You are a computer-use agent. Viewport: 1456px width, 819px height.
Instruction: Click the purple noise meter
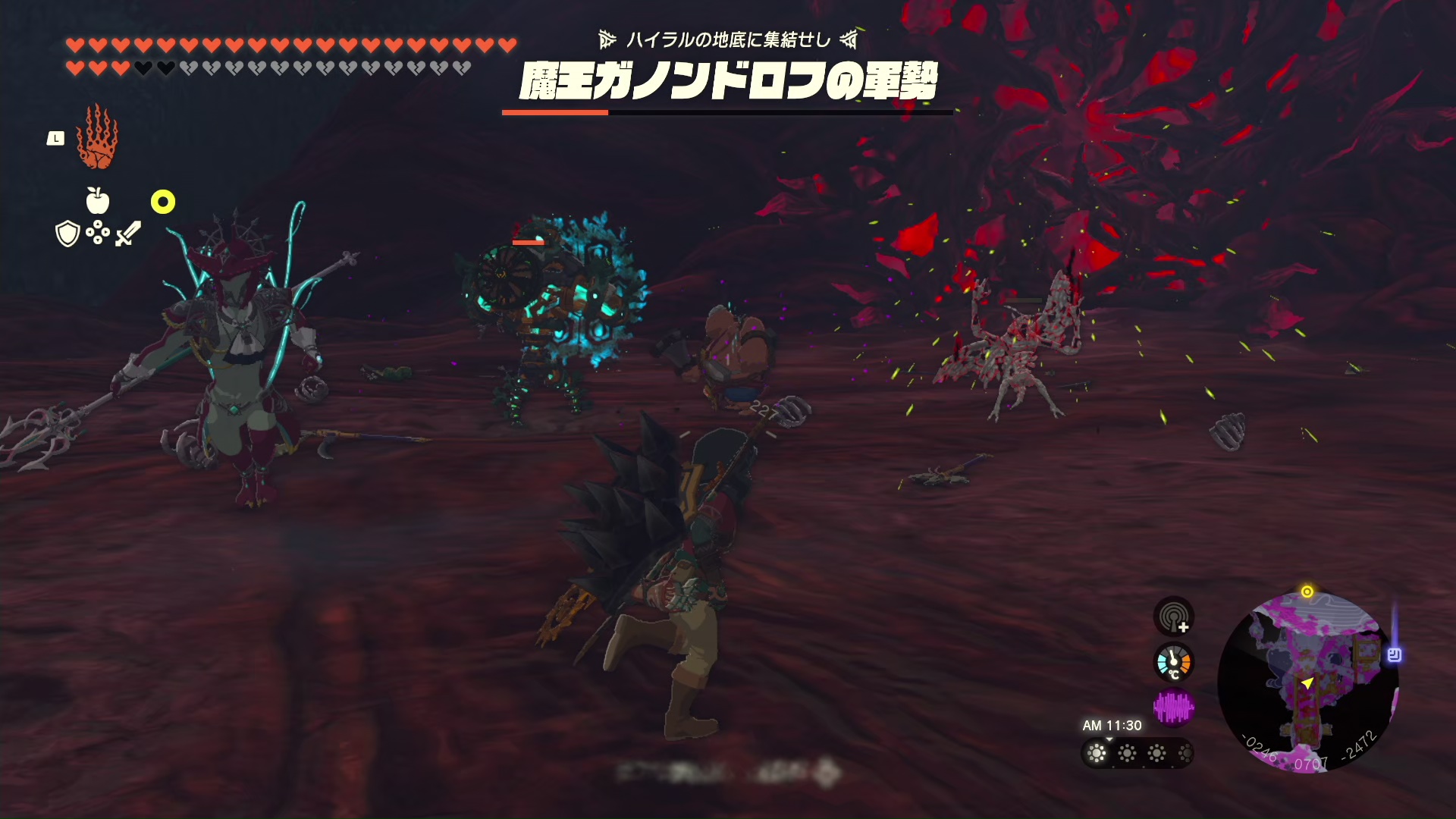[x=1174, y=708]
